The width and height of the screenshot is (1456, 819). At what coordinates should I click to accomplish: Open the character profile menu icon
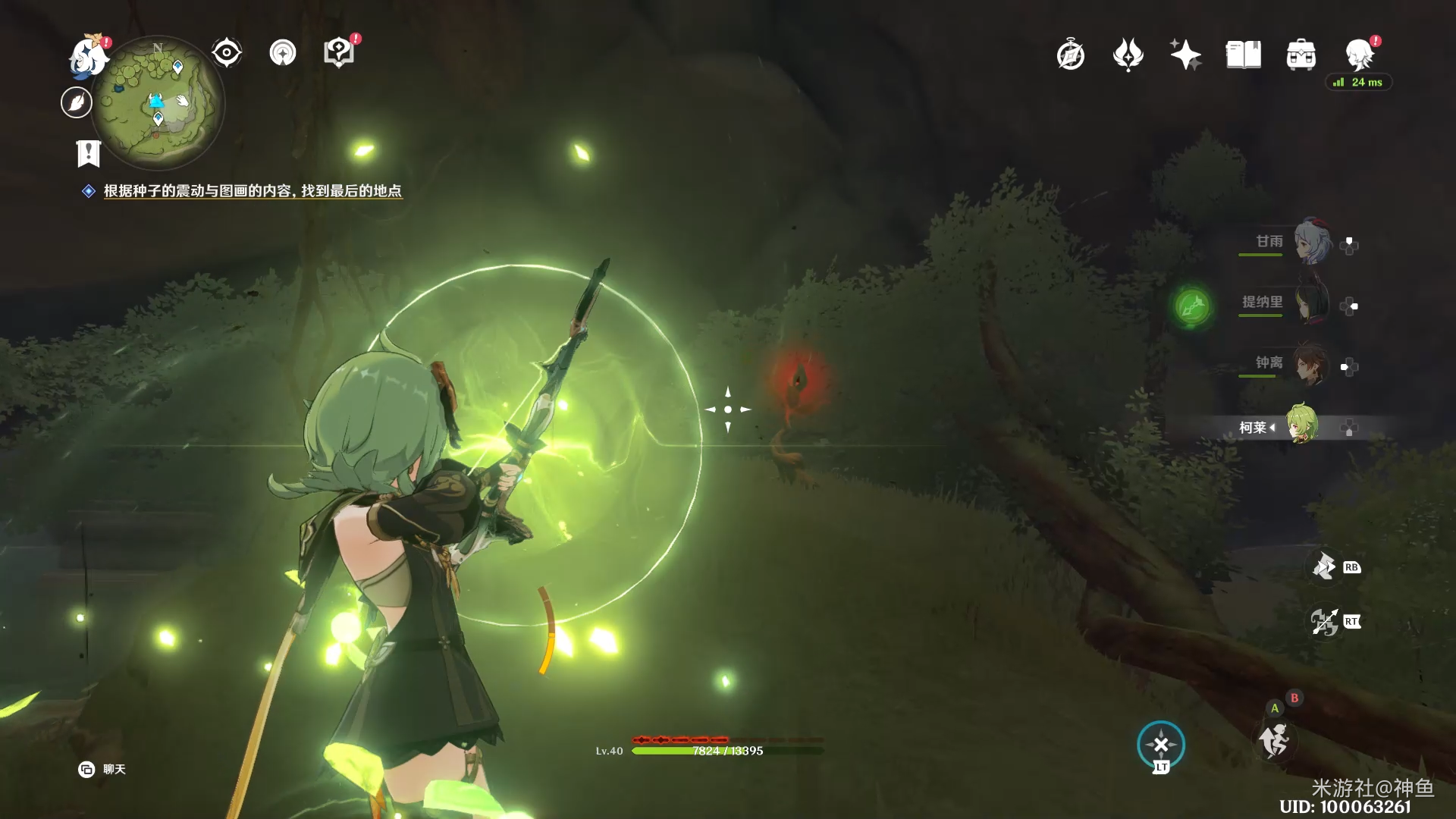[1360, 54]
